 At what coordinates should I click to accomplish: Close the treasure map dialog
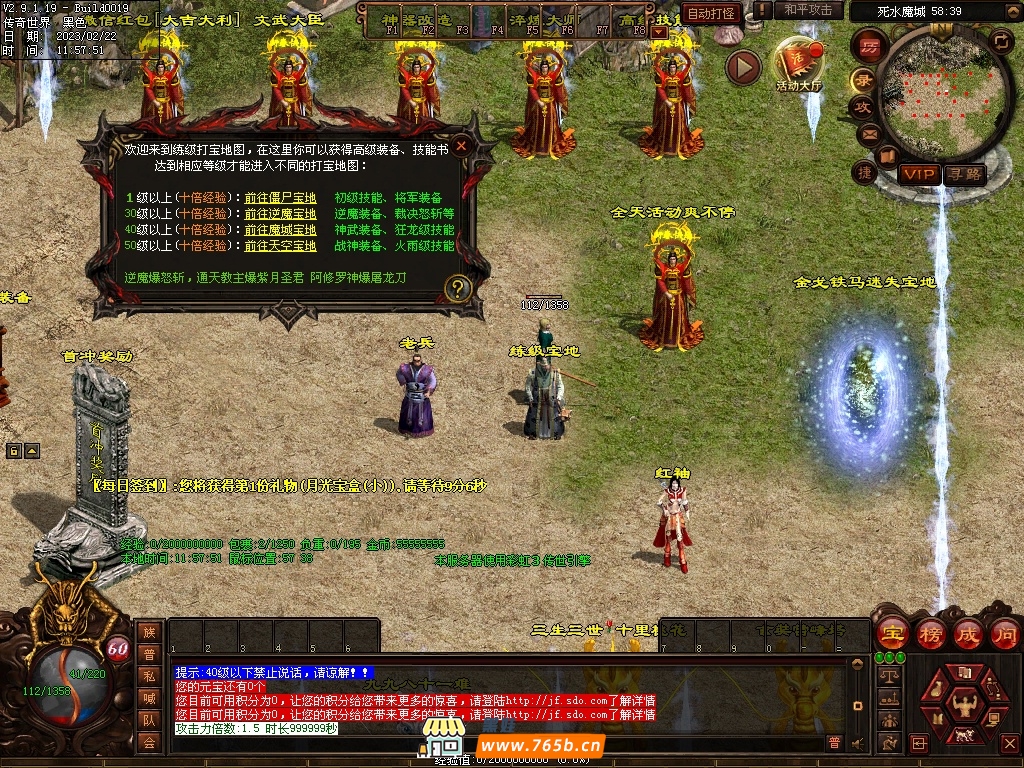click(461, 146)
